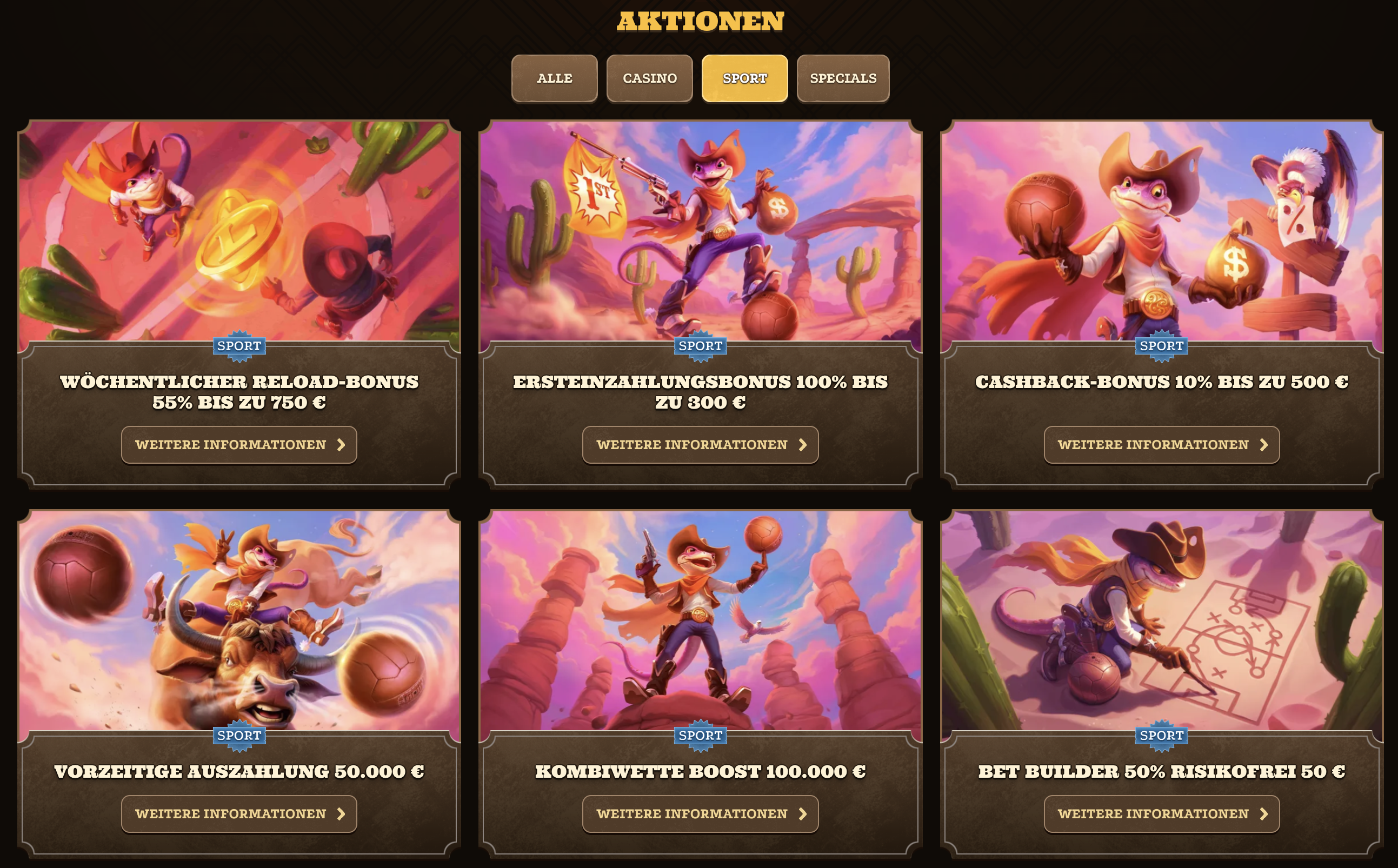Click the SPORT badge on the Kombiwette Boost card
The image size is (1398, 868).
(x=701, y=736)
